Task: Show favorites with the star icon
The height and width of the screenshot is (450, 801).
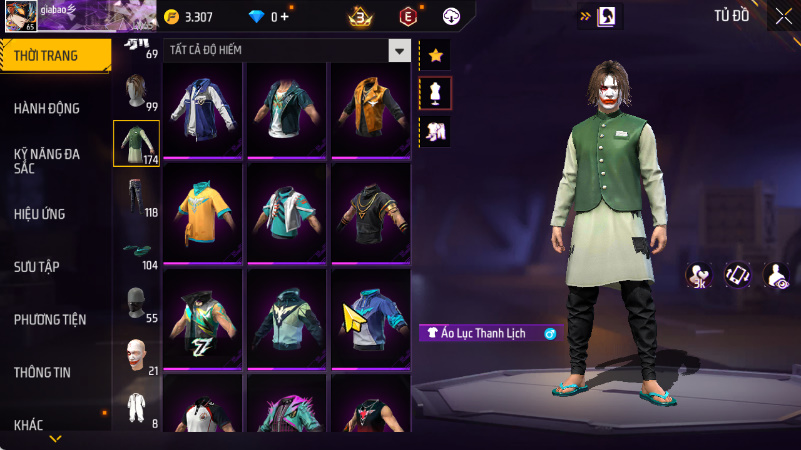Action: click(435, 55)
